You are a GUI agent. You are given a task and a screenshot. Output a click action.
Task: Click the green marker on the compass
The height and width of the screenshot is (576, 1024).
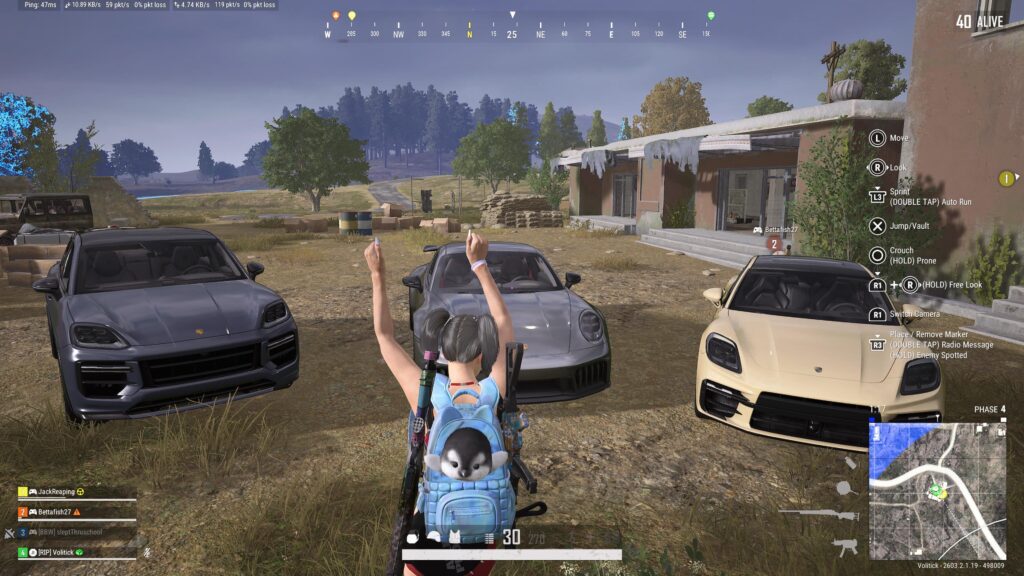click(x=711, y=17)
